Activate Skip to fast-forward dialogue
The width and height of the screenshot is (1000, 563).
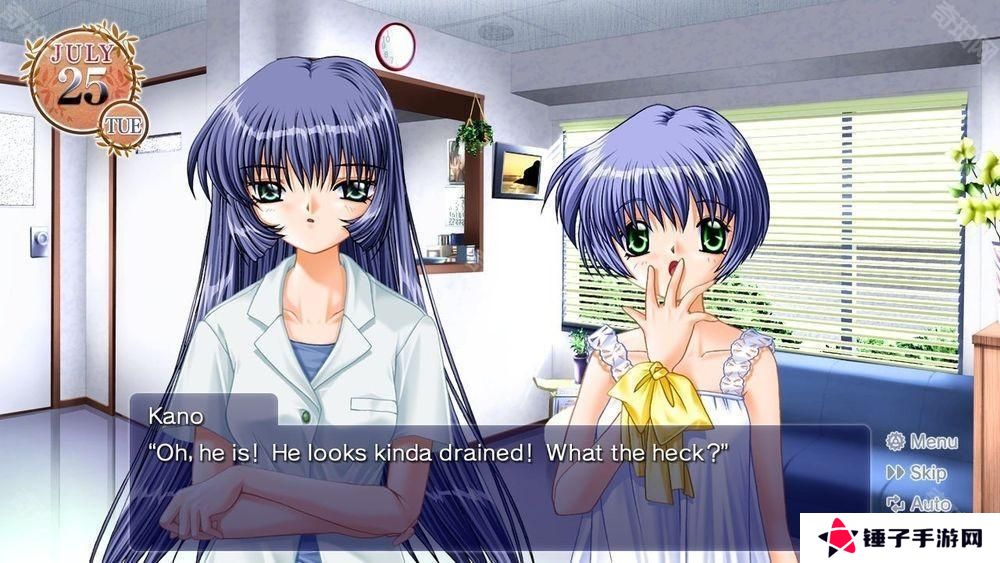(x=916, y=473)
